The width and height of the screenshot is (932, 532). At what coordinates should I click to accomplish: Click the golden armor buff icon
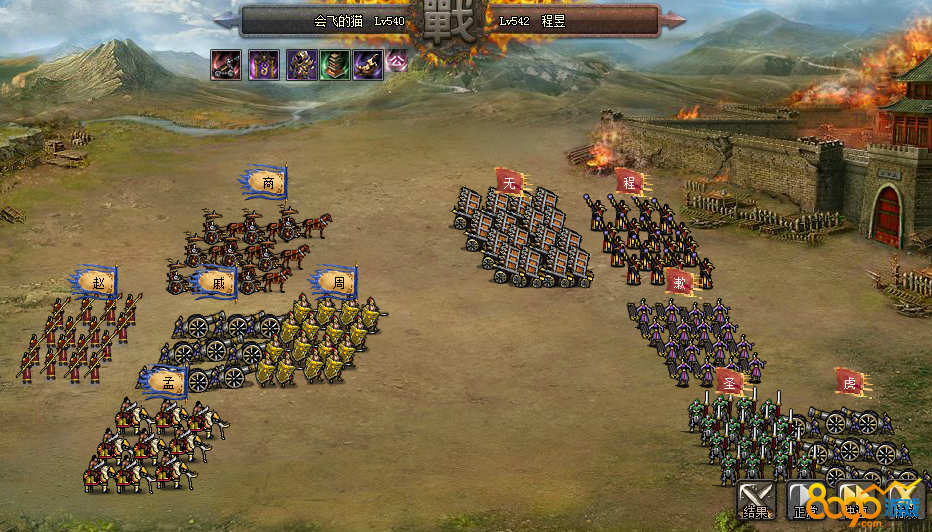click(302, 65)
